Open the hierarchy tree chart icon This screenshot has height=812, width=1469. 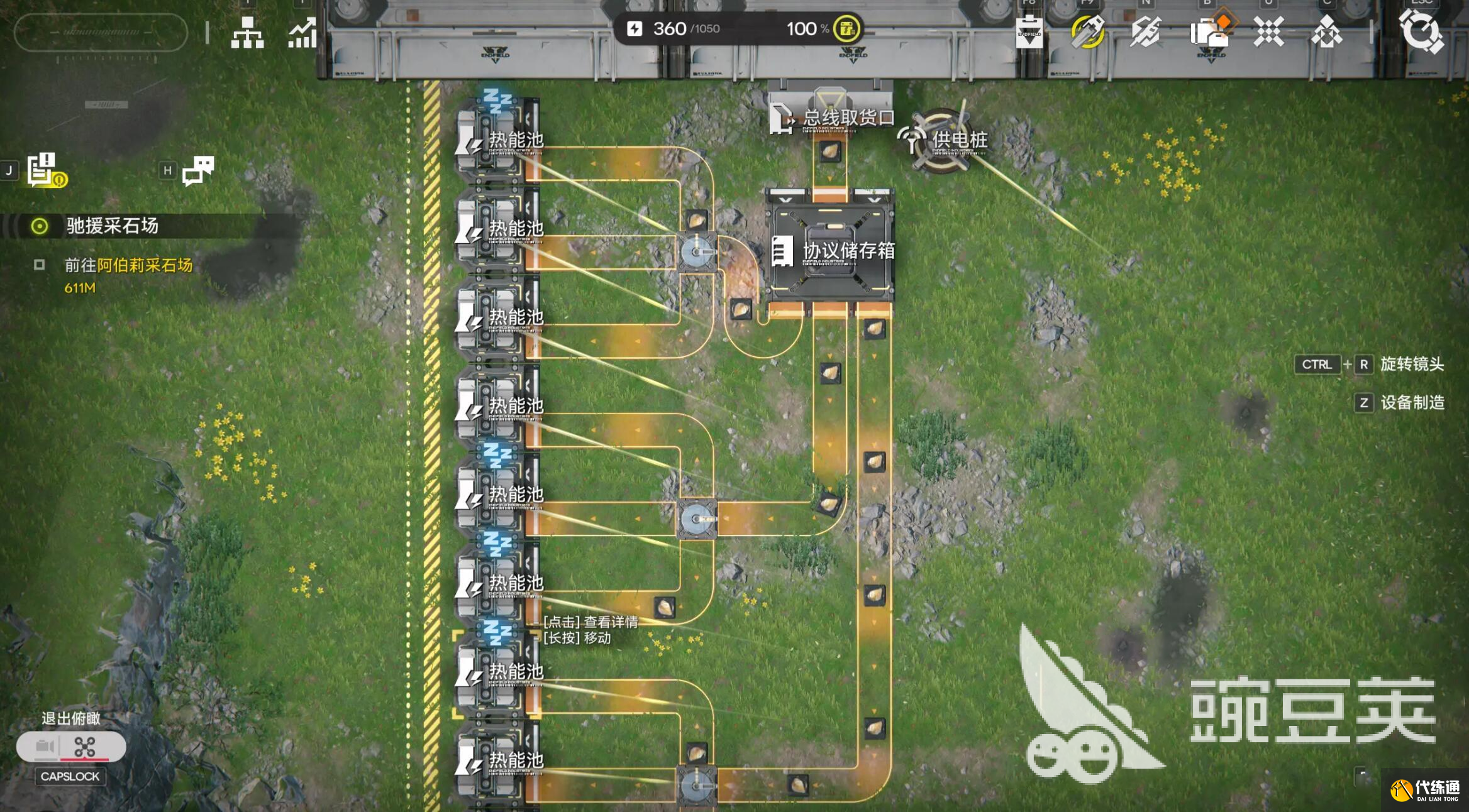coord(247,32)
